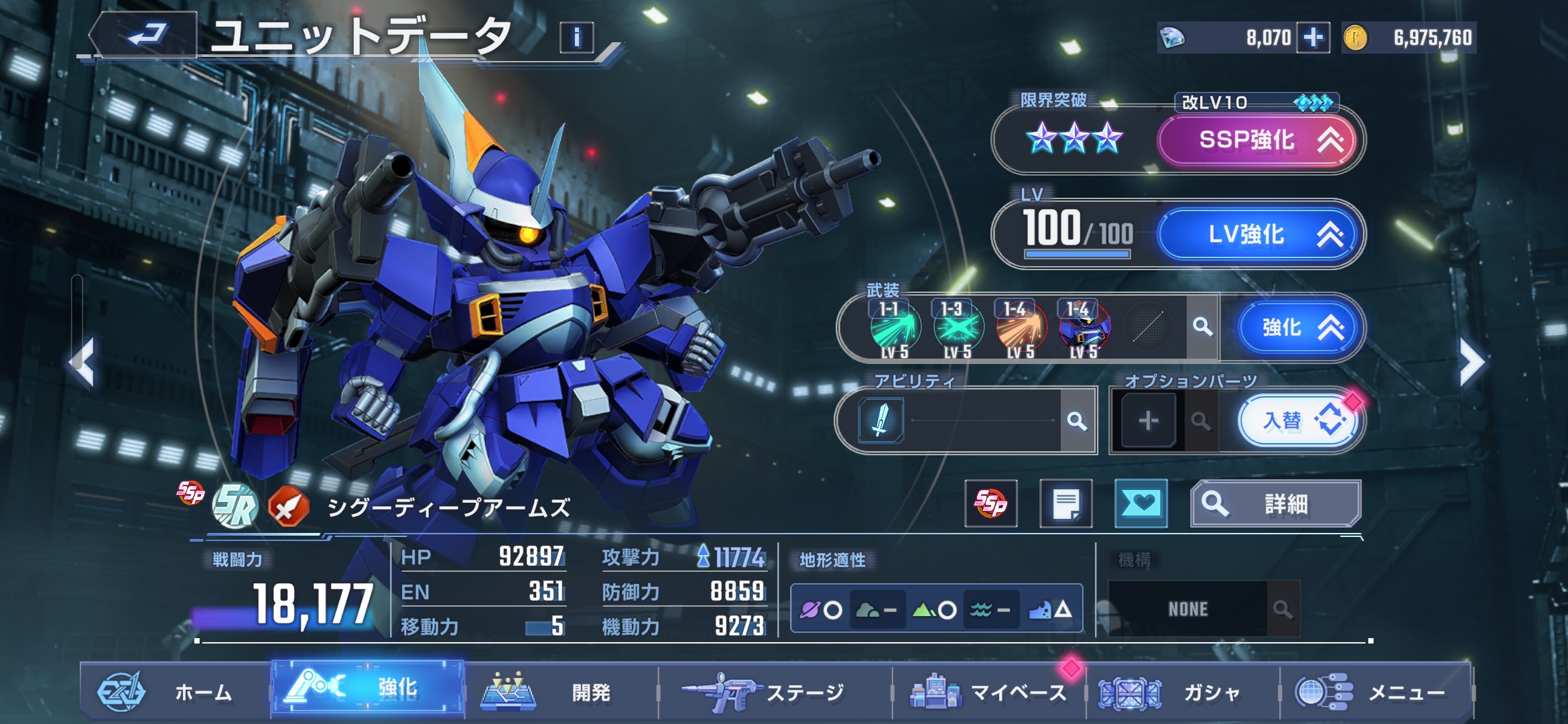Inspect the sword ability icon

881,420
